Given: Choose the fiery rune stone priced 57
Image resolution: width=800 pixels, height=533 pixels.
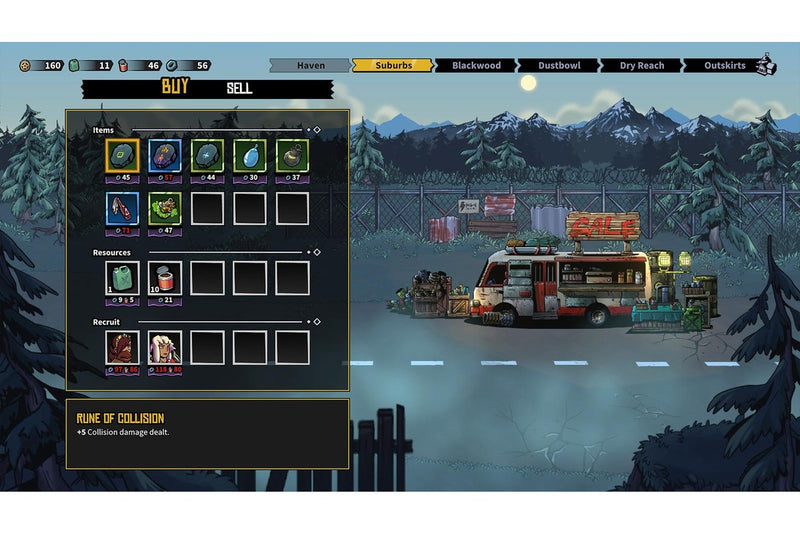Looking at the screenshot, I should click(165, 156).
